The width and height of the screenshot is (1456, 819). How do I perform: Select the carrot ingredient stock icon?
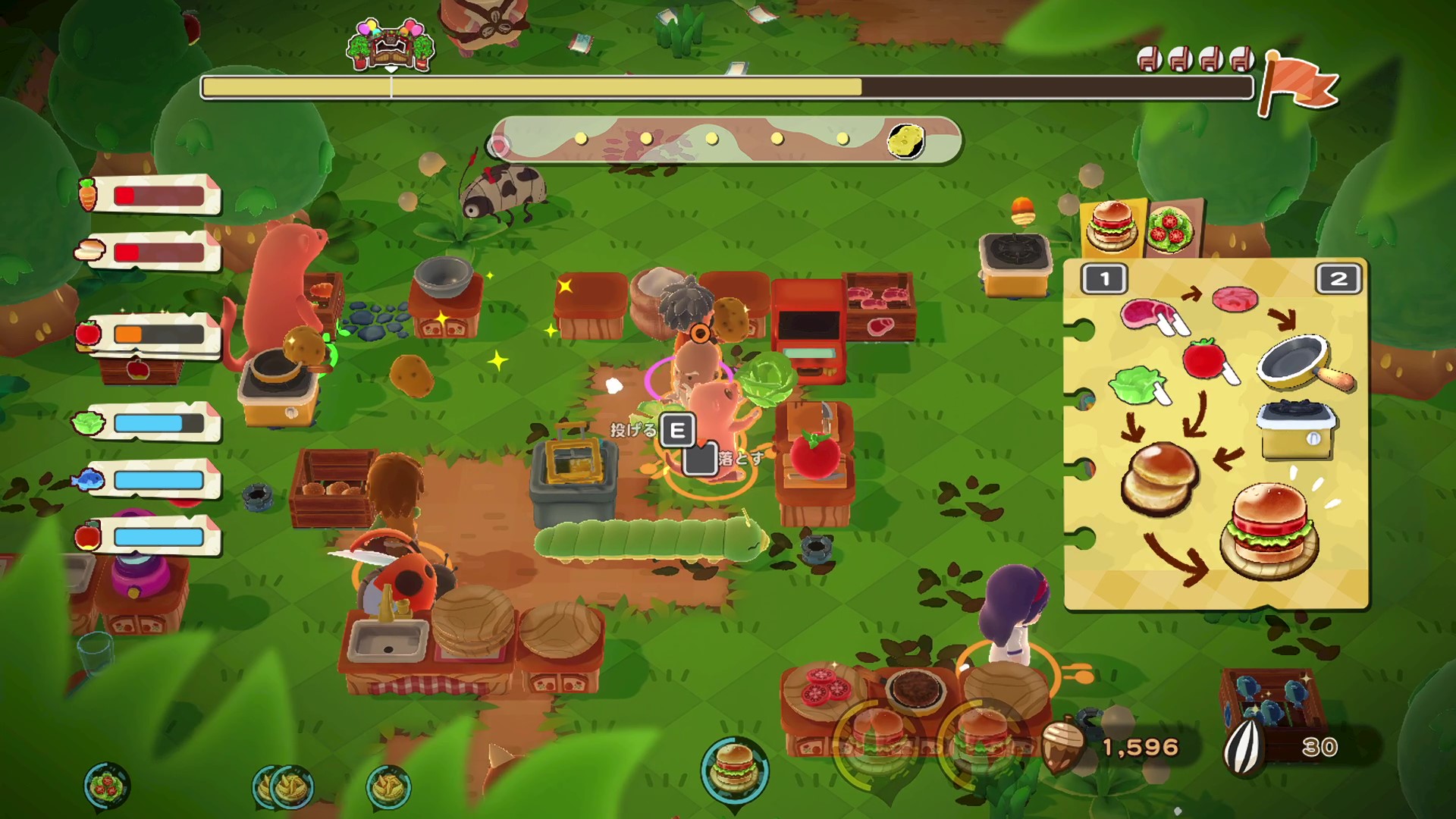point(88,194)
